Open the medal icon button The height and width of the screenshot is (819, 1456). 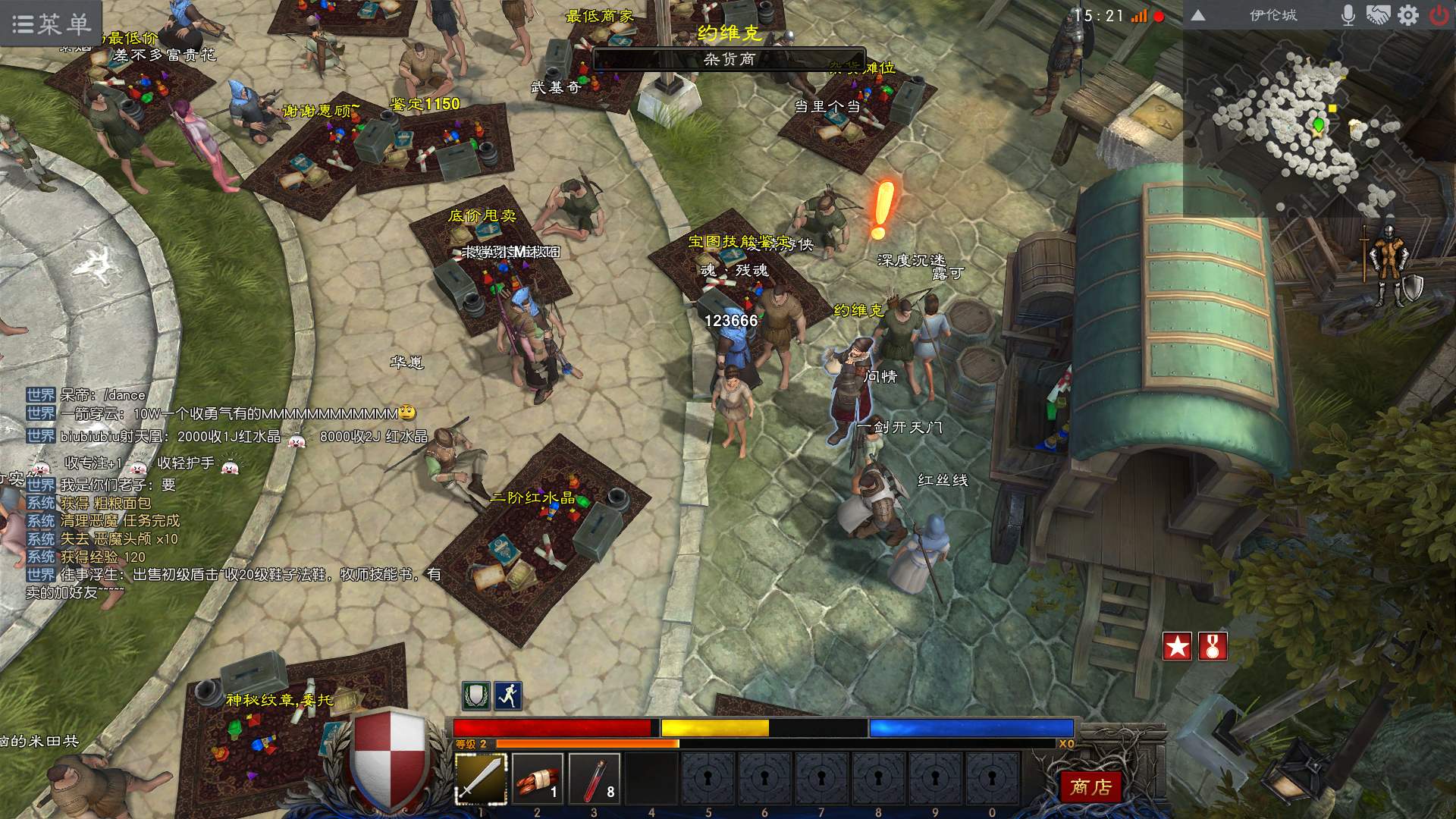1213,646
